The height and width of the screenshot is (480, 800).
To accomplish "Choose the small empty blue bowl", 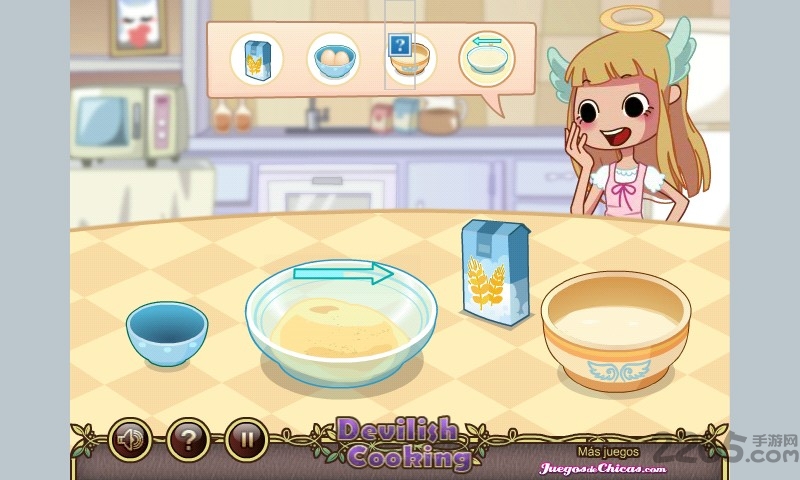I will tap(167, 332).
